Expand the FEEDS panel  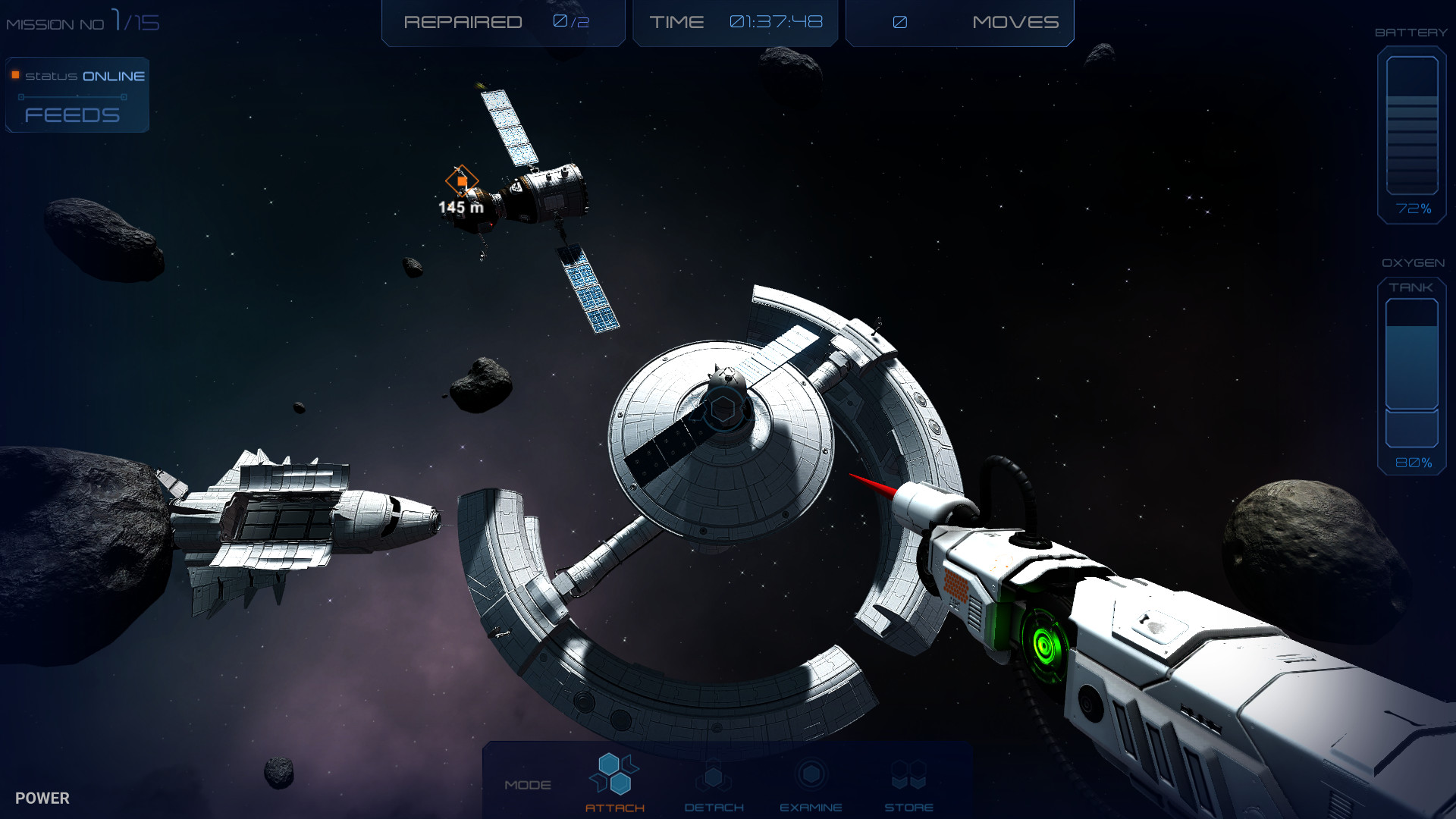click(72, 115)
